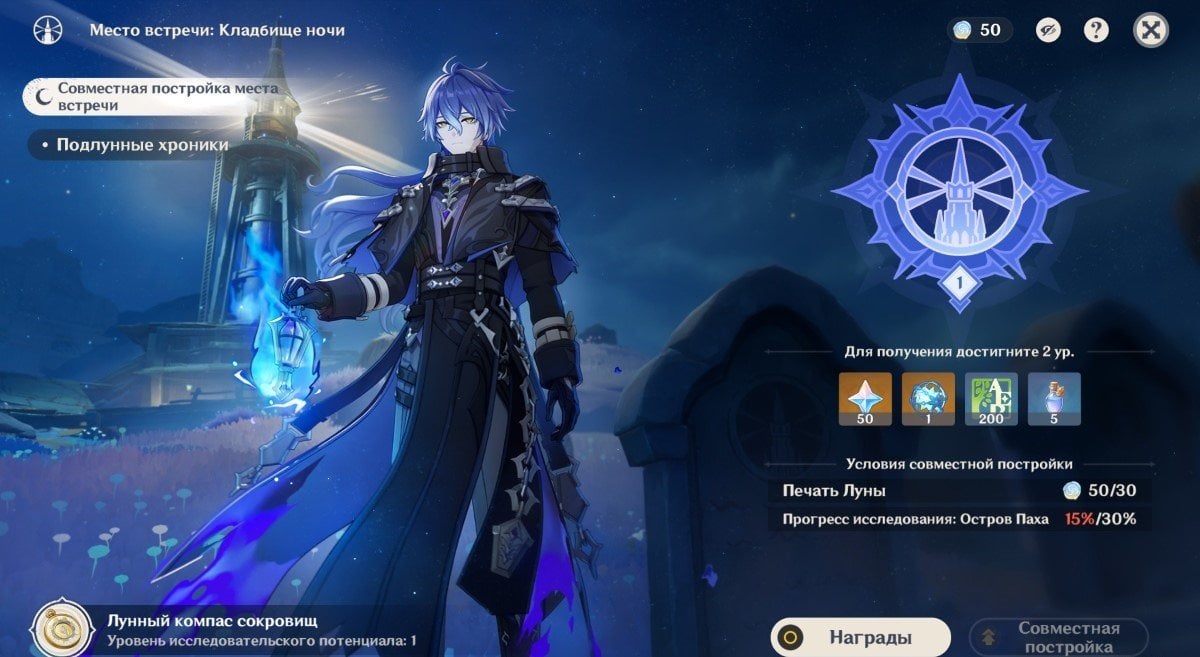Close the meeting place screen
The image size is (1200, 657).
click(1151, 30)
